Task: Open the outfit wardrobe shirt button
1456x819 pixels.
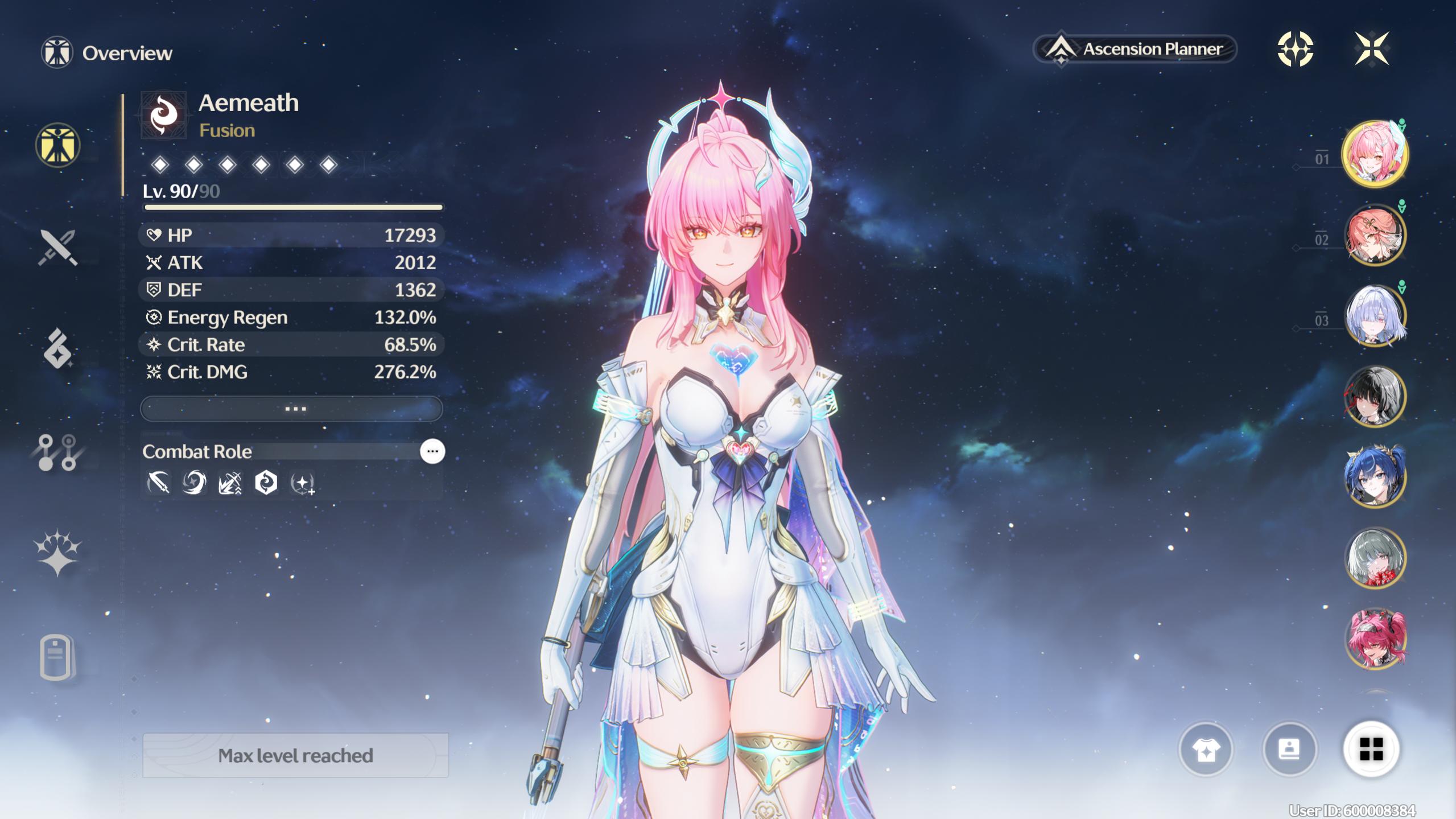Action: click(x=1206, y=749)
